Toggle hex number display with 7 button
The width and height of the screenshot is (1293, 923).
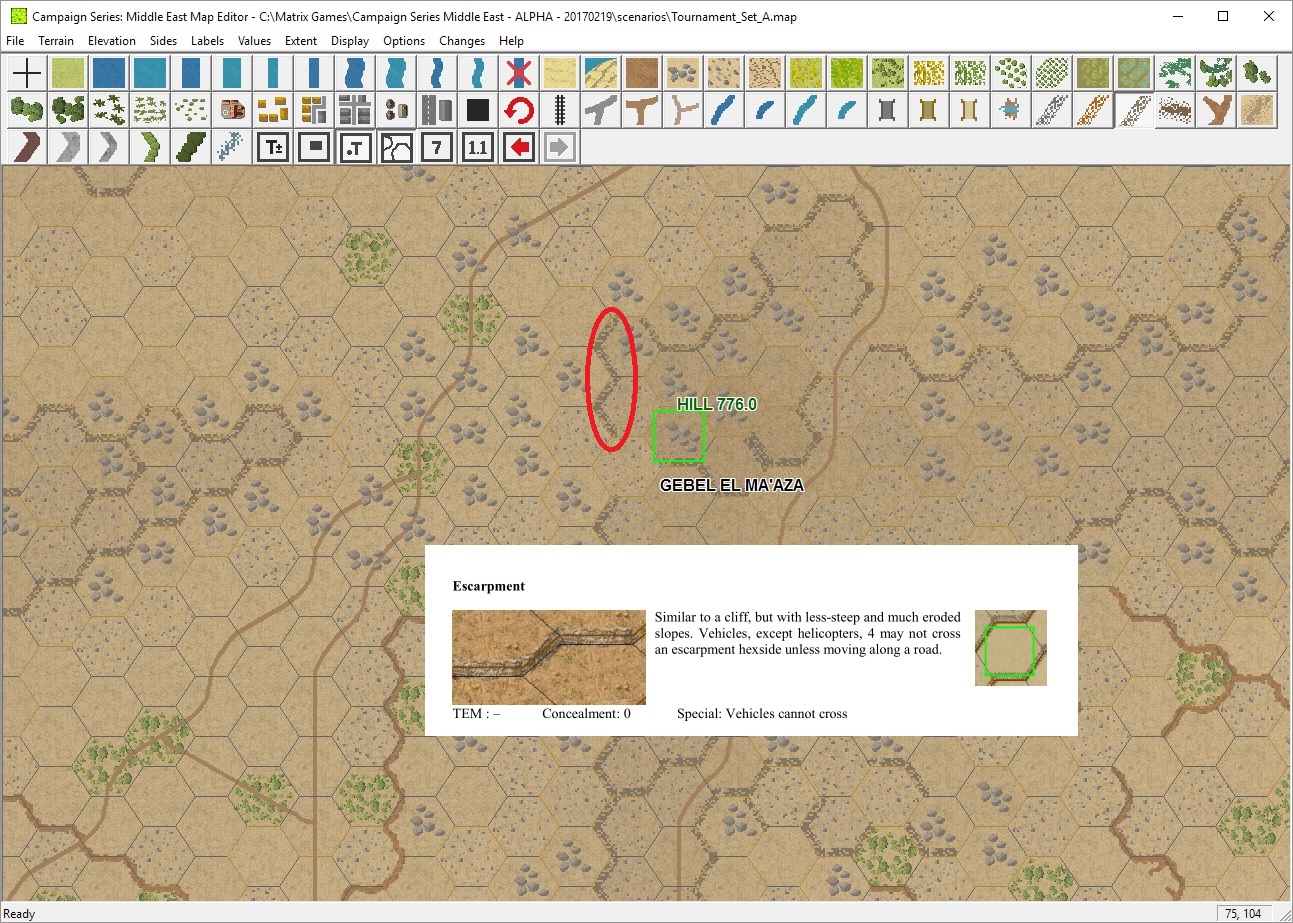coord(437,147)
